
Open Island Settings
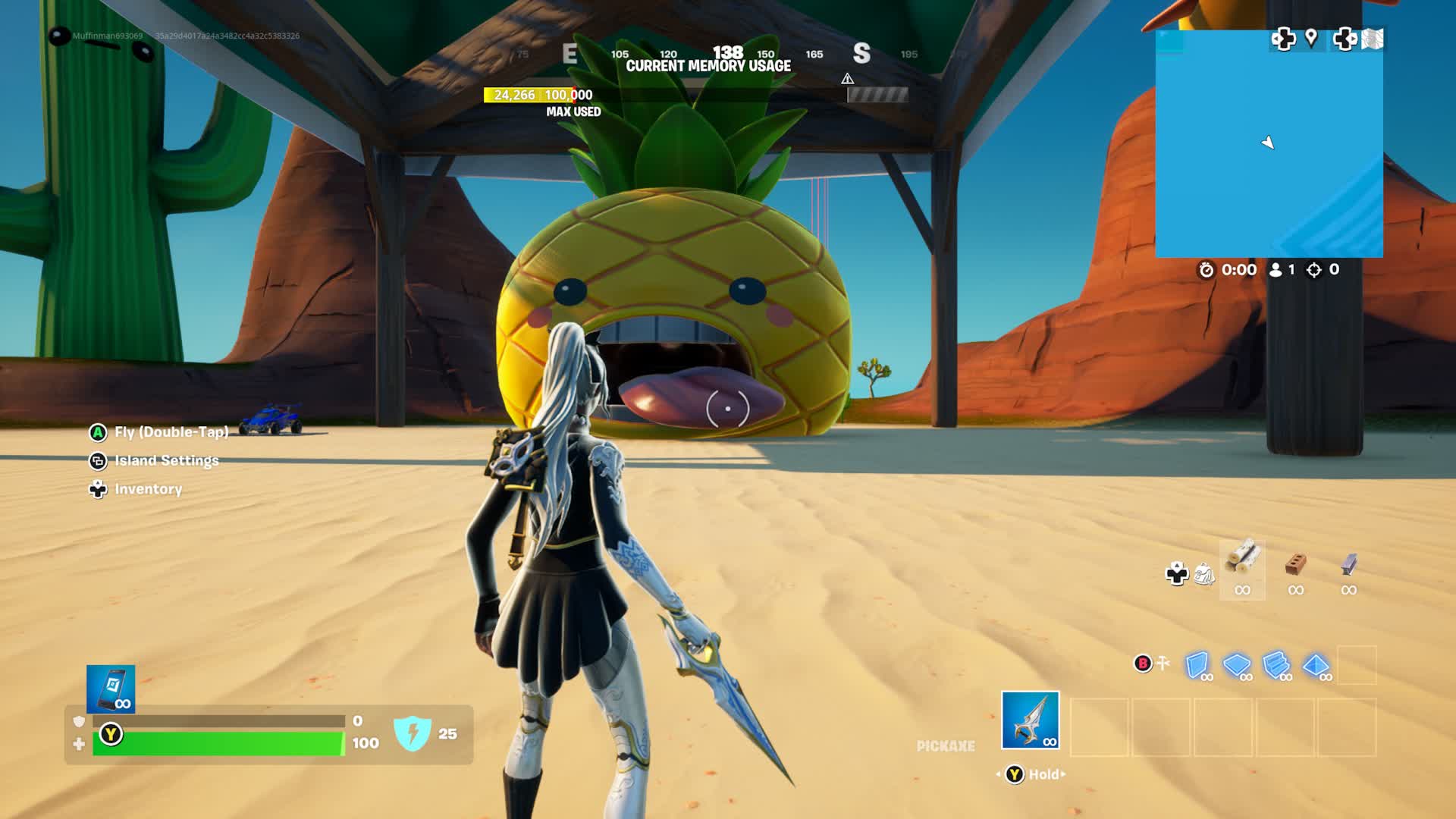(x=166, y=460)
